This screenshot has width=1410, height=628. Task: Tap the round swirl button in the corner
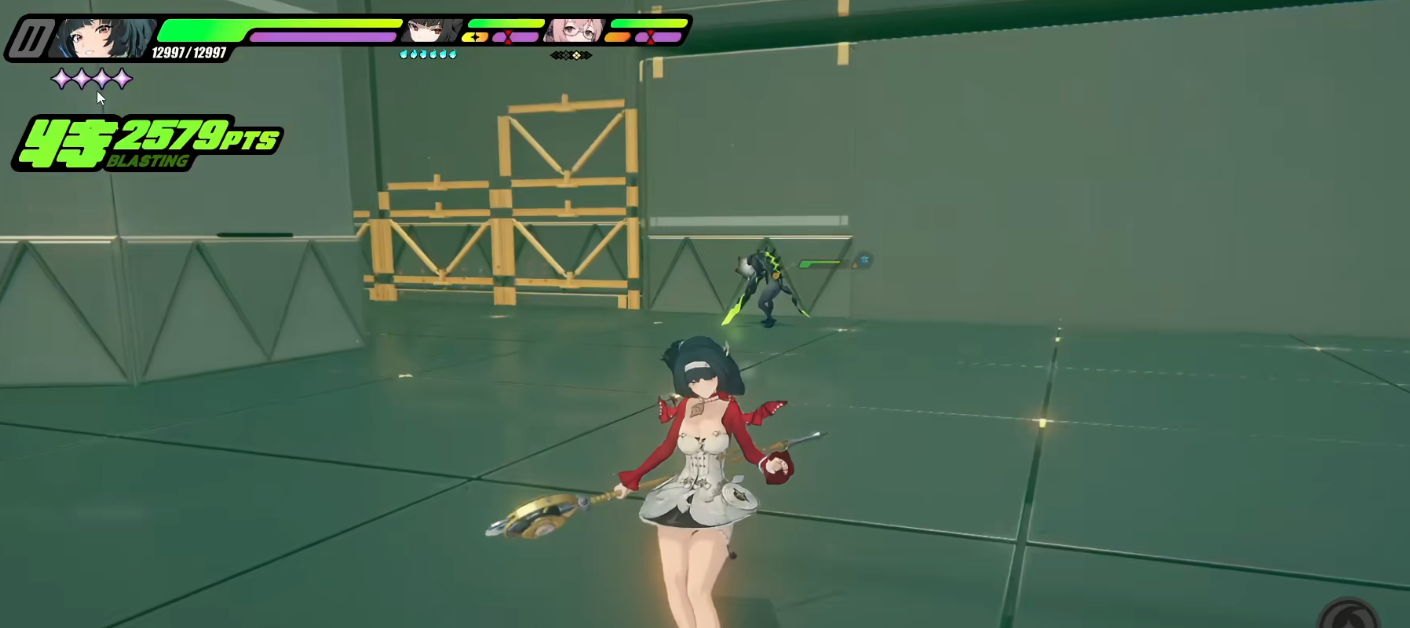tap(1350, 613)
